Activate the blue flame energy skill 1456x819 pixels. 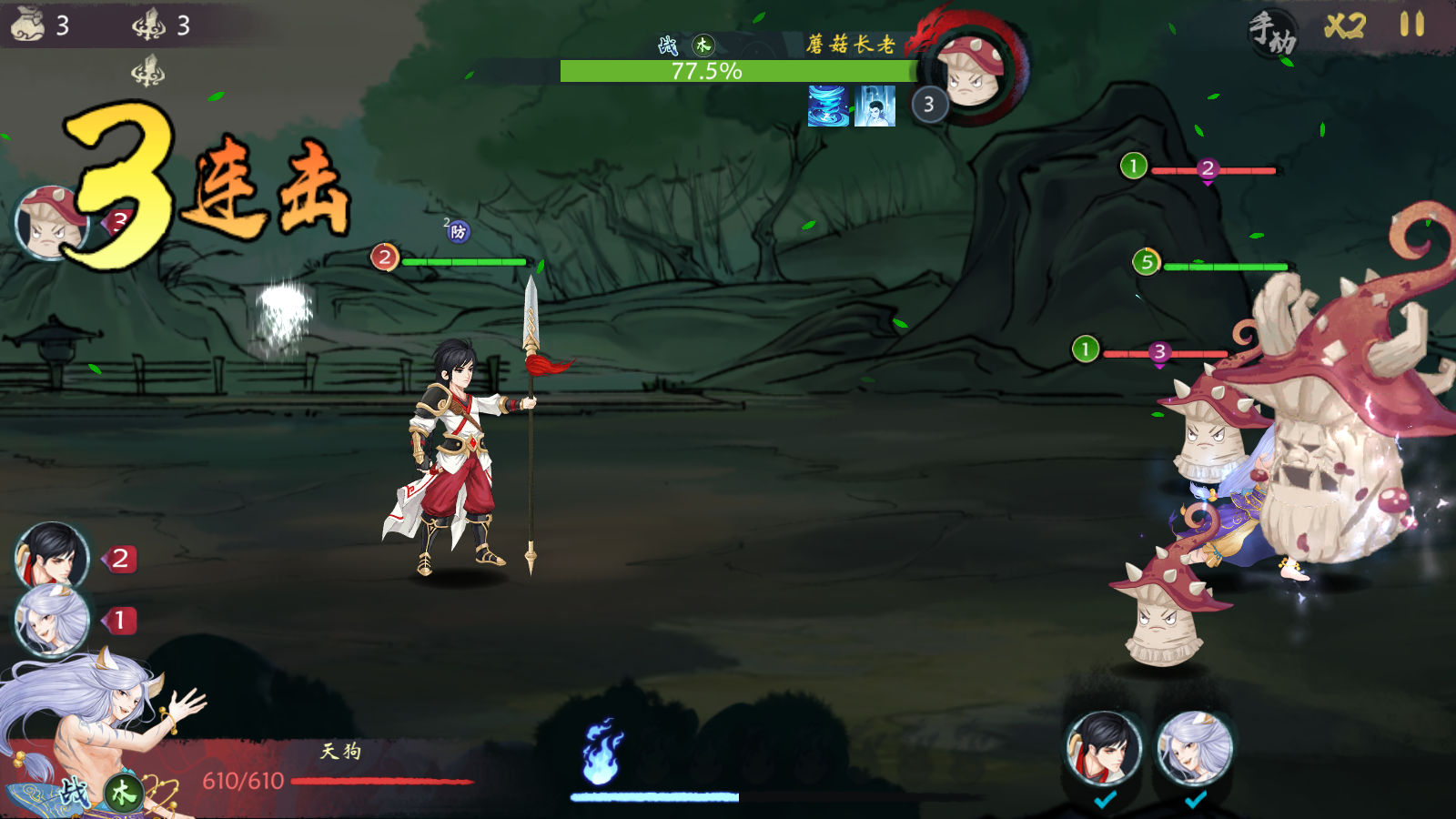point(602,753)
